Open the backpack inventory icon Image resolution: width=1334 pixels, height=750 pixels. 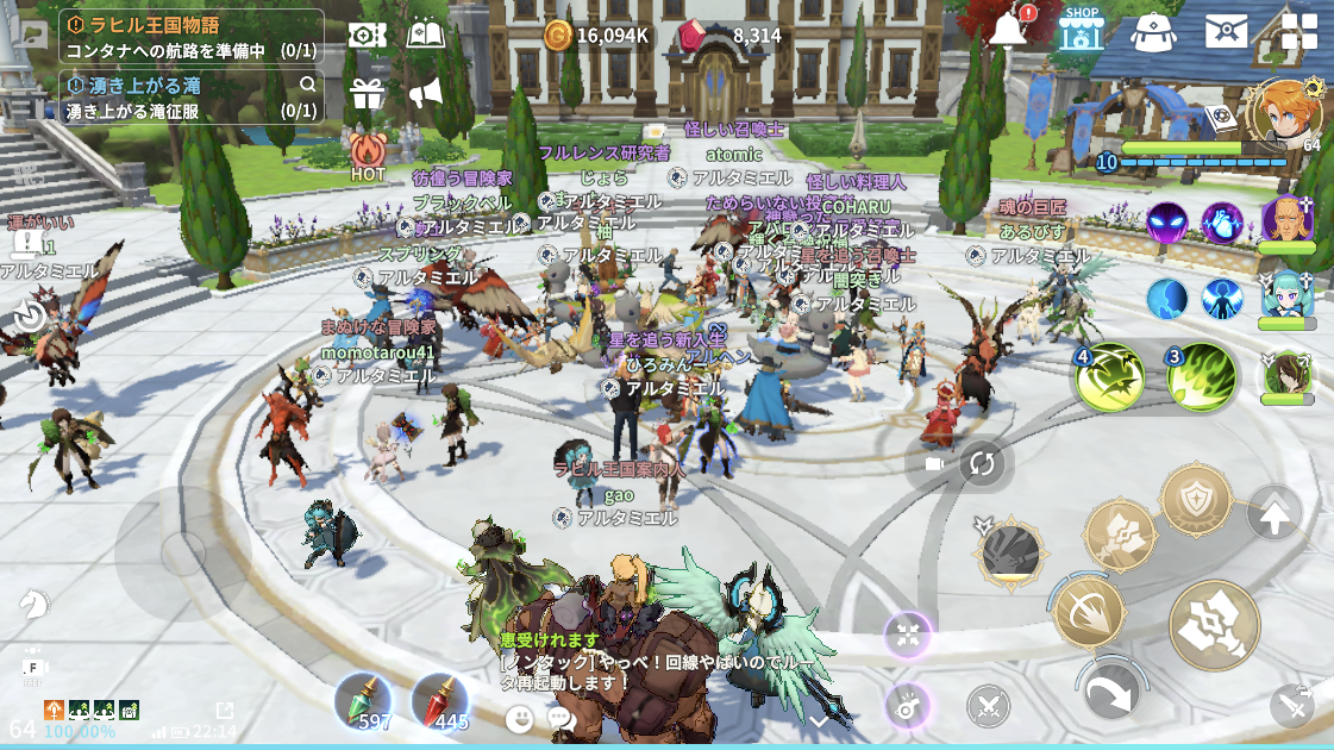(x=1153, y=32)
